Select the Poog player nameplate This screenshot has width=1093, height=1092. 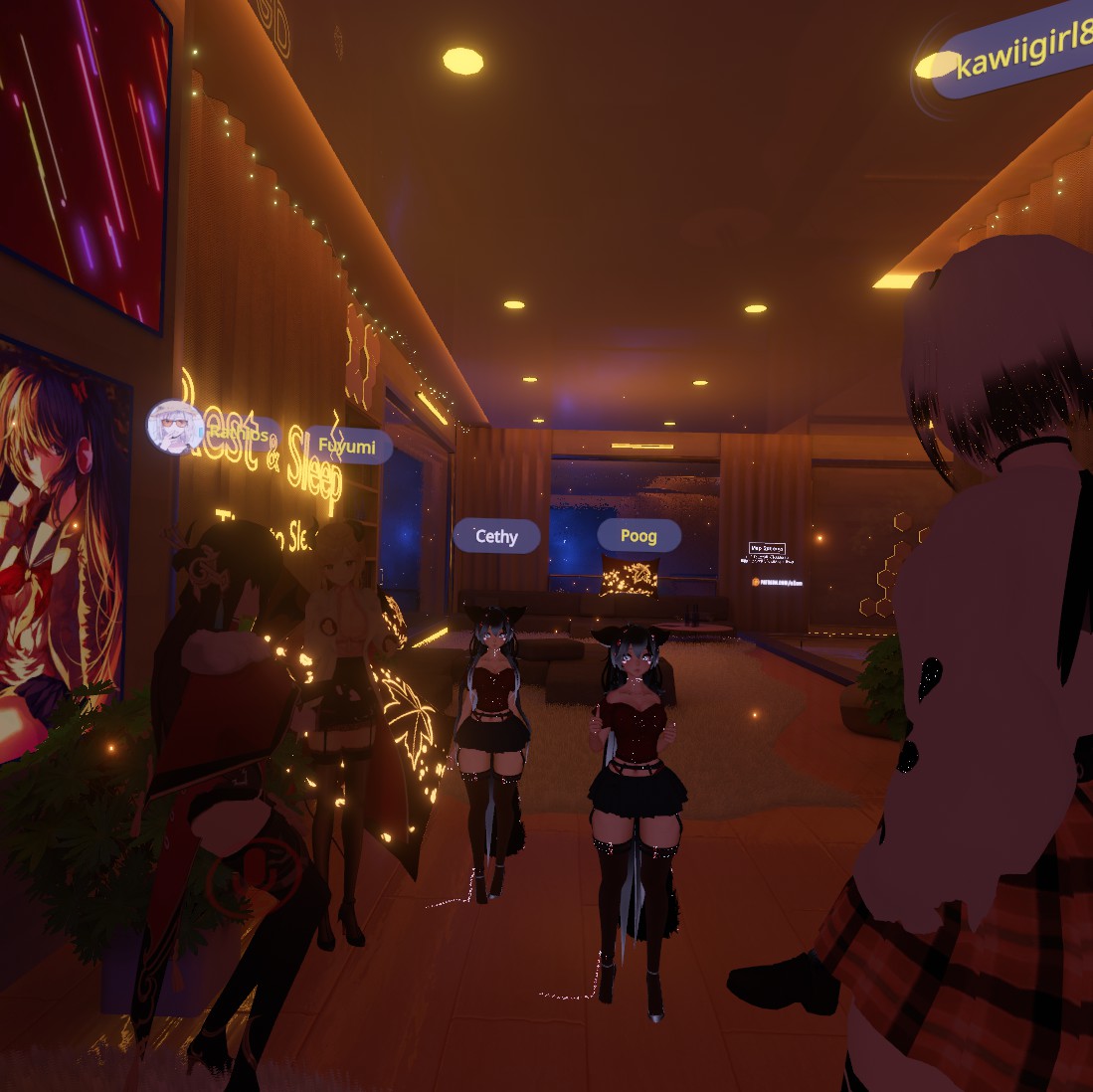pyautogui.click(x=638, y=535)
